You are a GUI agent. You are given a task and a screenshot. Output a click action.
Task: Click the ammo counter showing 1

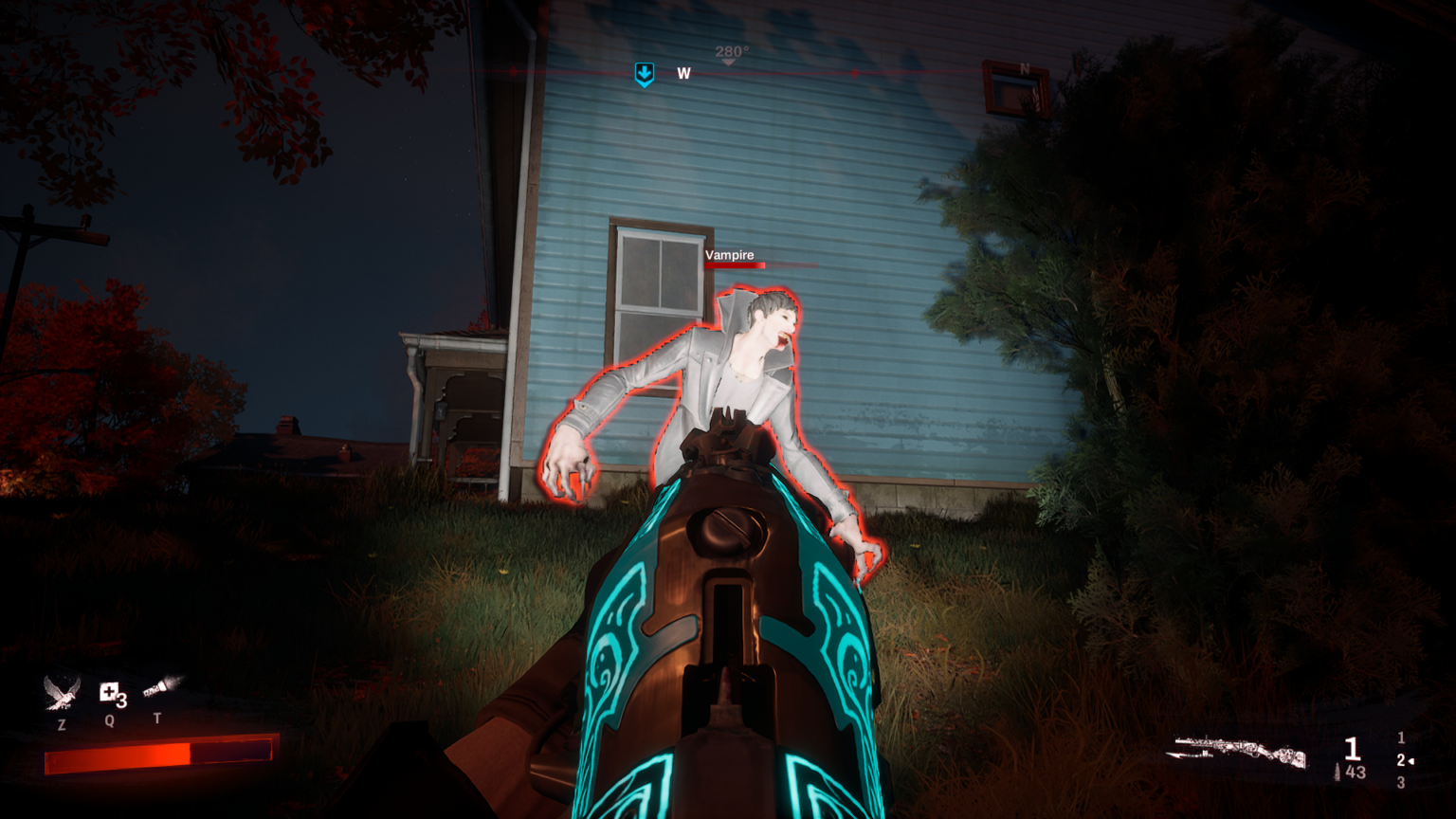coord(1352,748)
